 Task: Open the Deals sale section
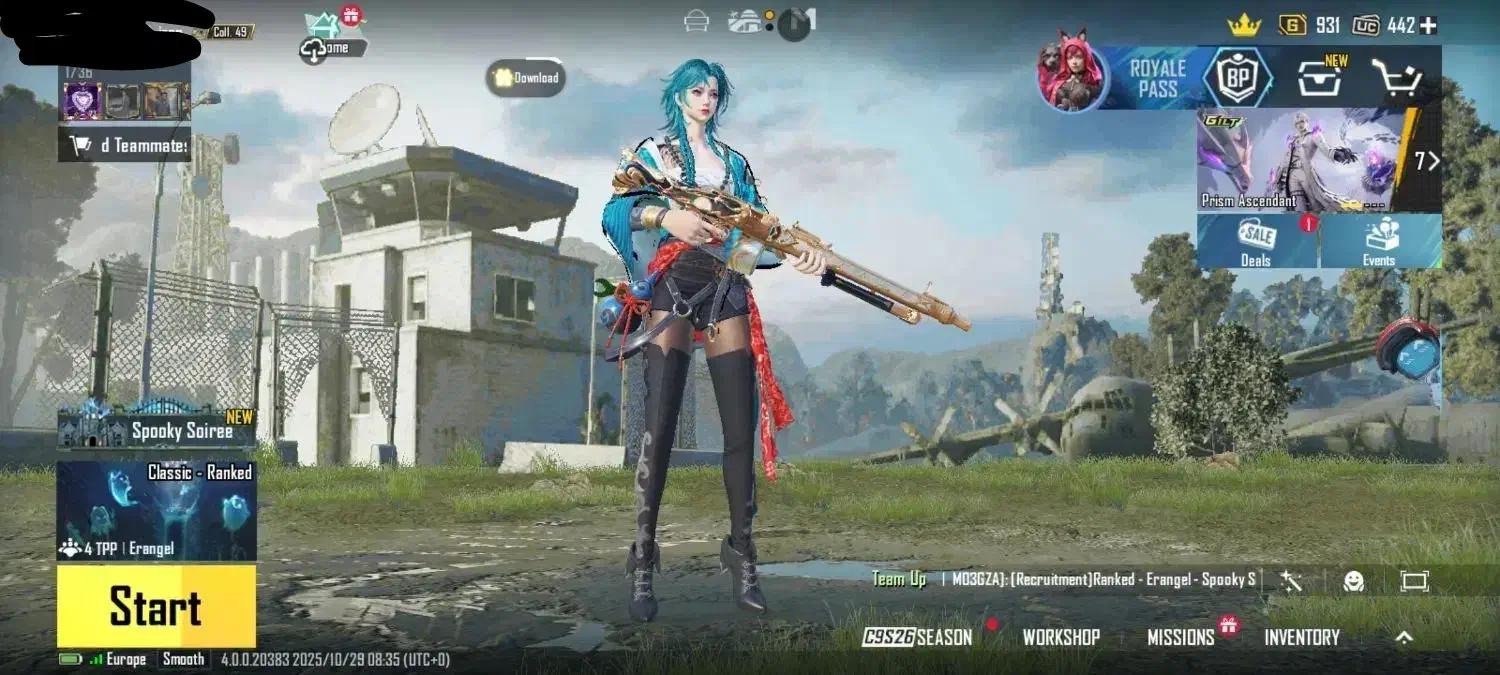click(x=1257, y=242)
